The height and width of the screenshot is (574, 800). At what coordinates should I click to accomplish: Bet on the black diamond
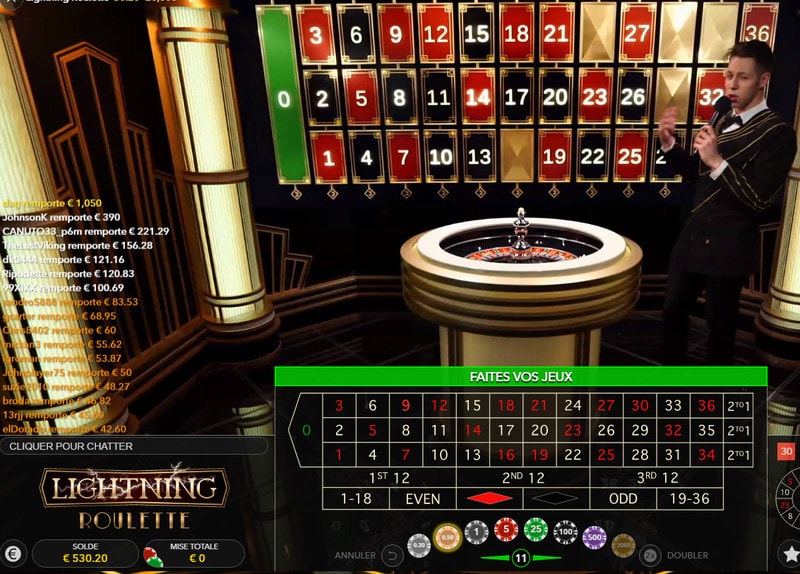556,499
